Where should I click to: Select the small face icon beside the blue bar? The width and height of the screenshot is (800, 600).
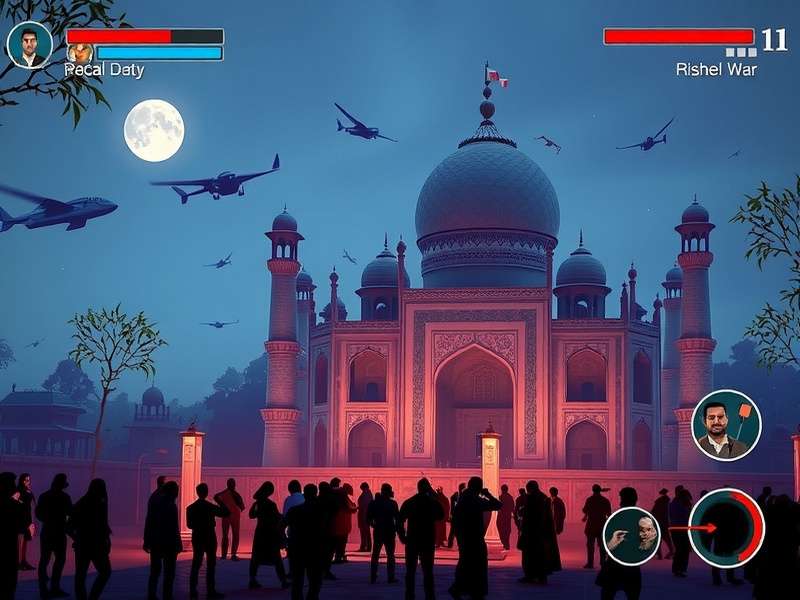click(x=80, y=53)
